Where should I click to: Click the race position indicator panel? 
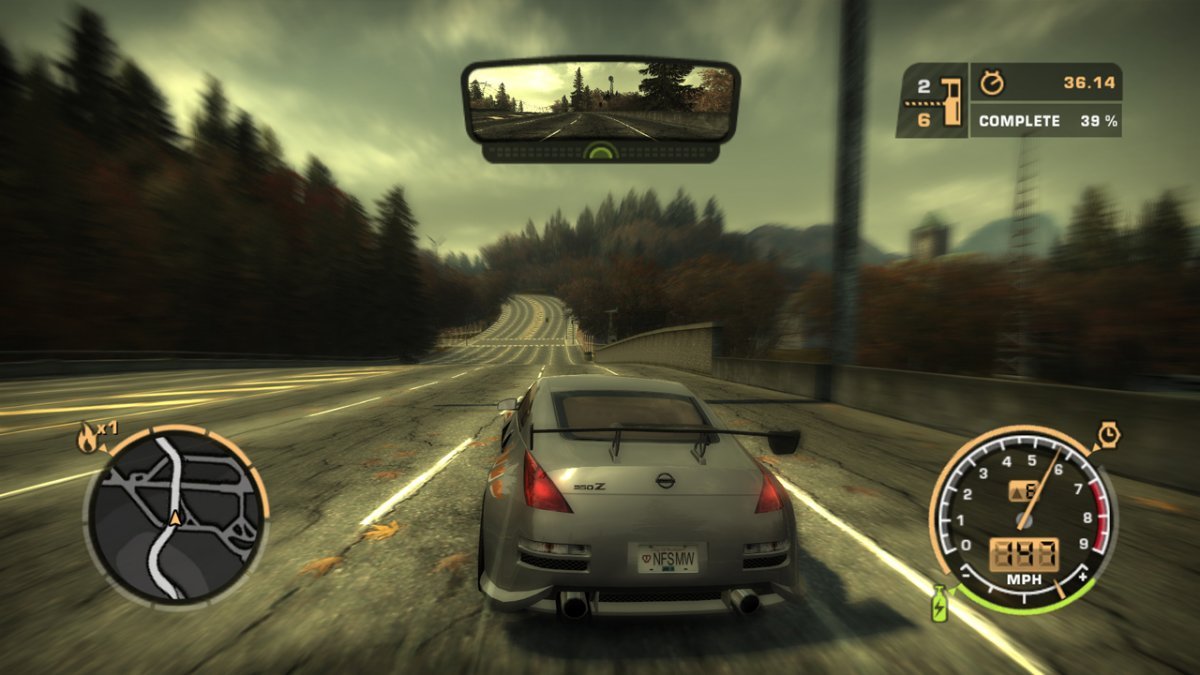click(x=931, y=101)
